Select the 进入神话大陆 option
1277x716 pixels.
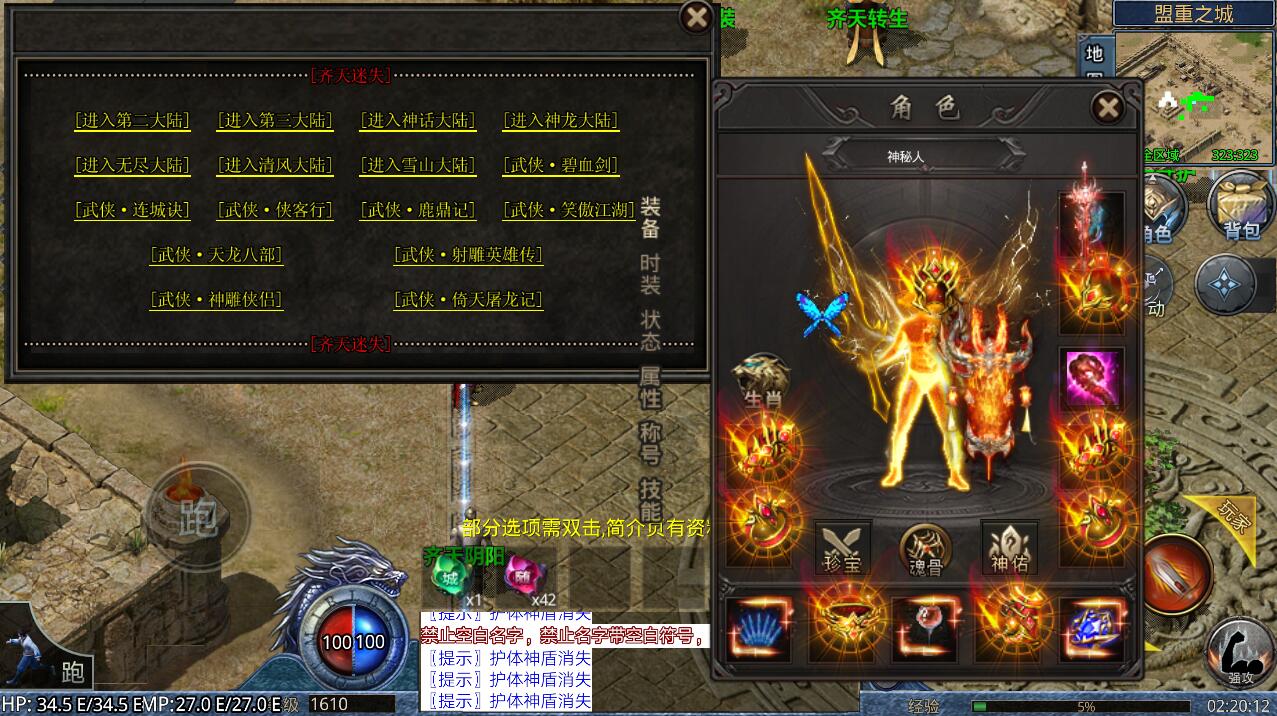click(418, 121)
